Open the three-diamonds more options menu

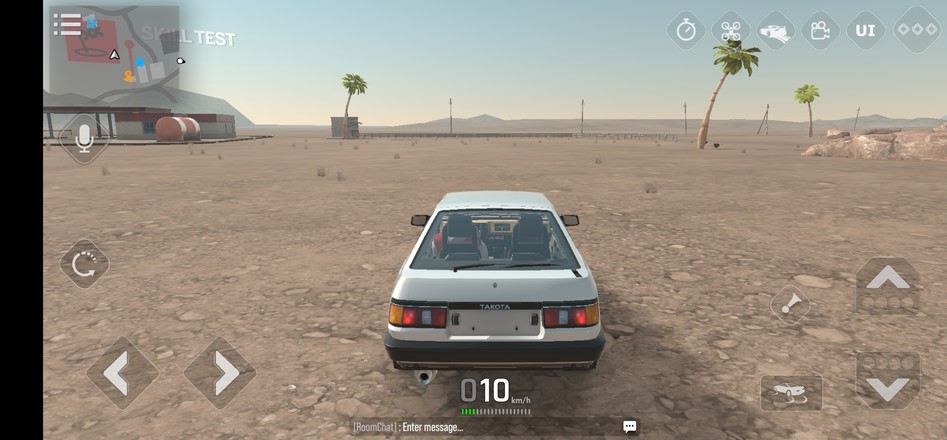pos(915,30)
